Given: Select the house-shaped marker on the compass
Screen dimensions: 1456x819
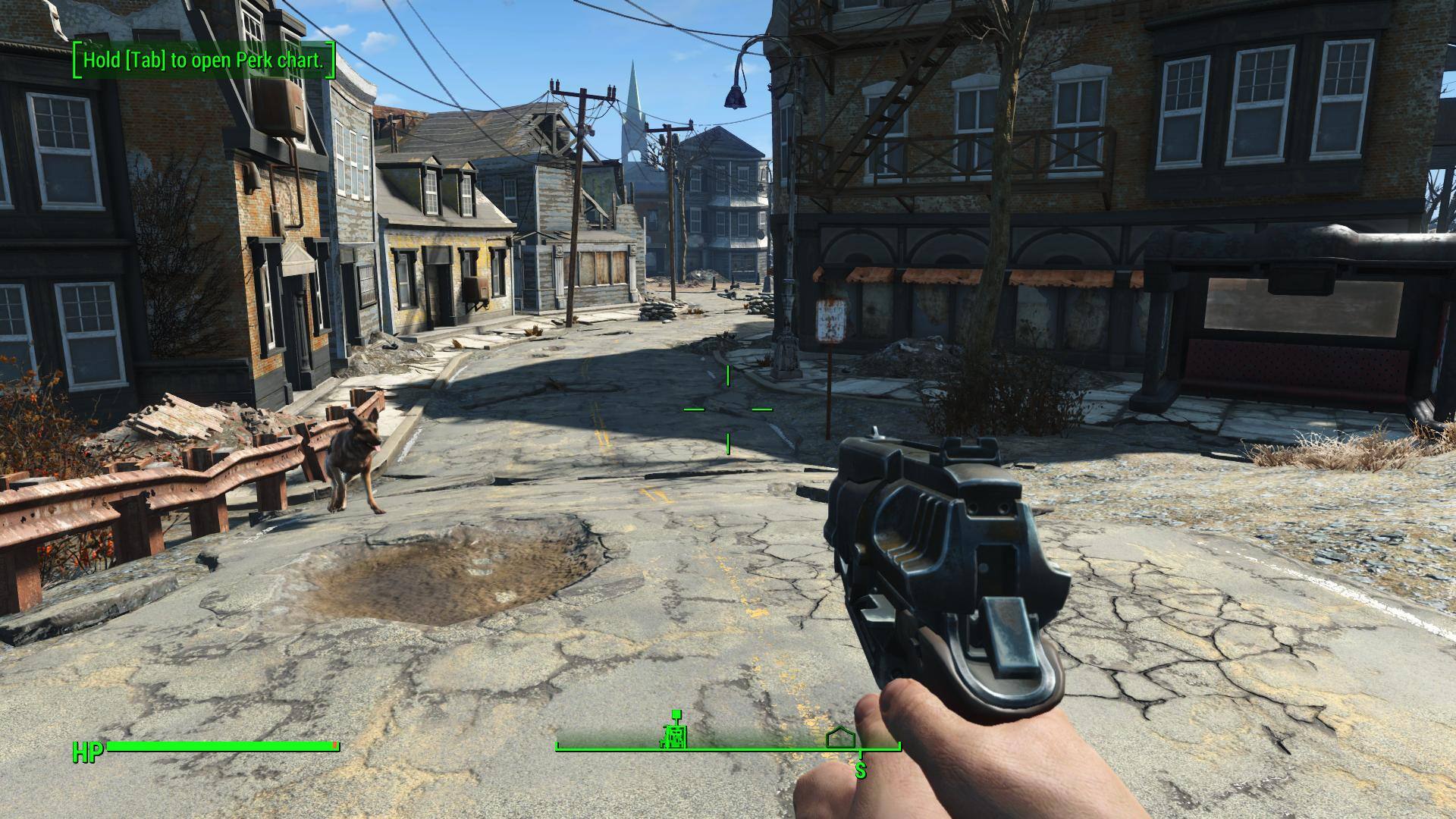Looking at the screenshot, I should click(840, 736).
